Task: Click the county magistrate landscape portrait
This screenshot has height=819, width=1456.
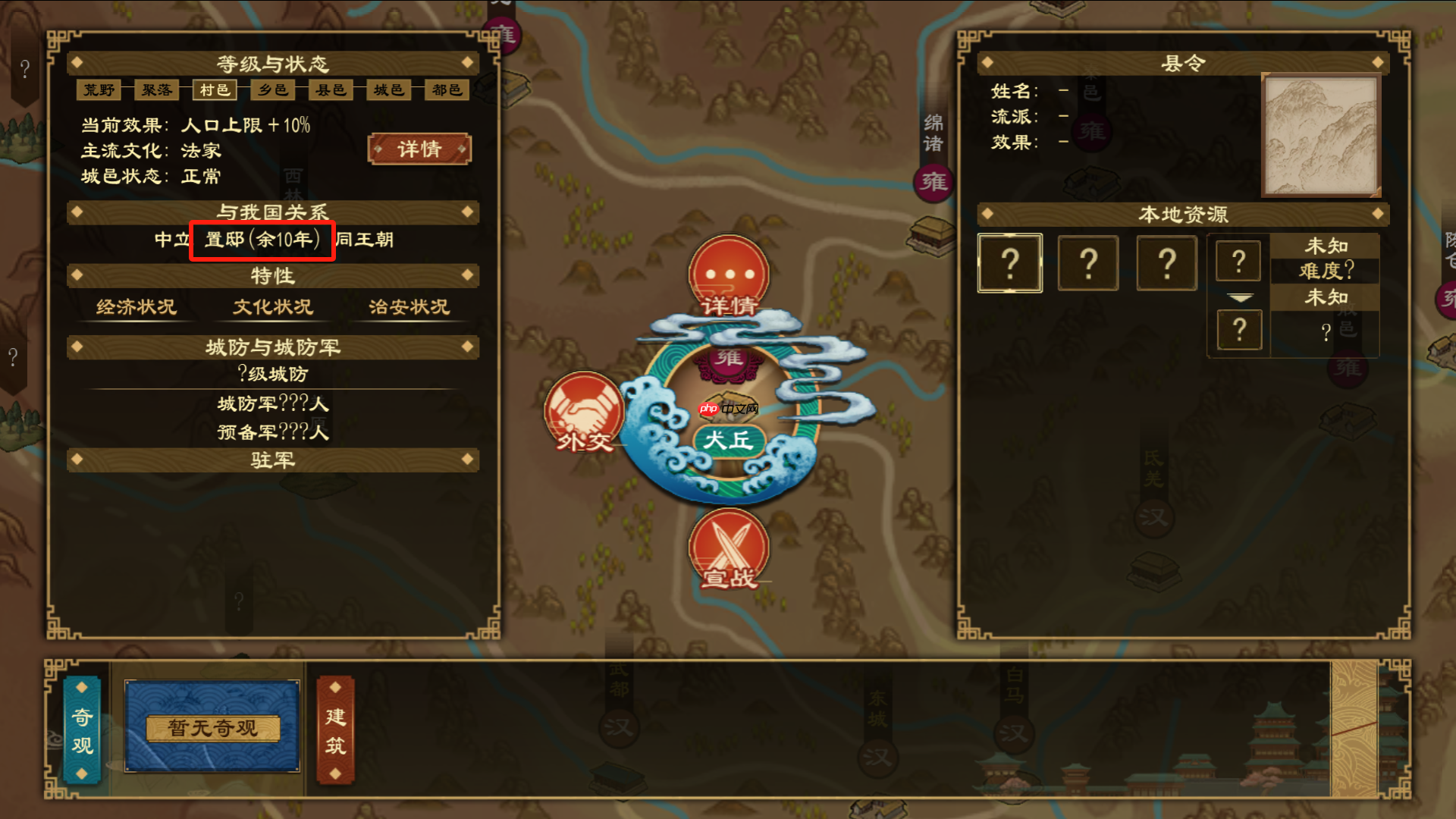Action: (x=1320, y=135)
